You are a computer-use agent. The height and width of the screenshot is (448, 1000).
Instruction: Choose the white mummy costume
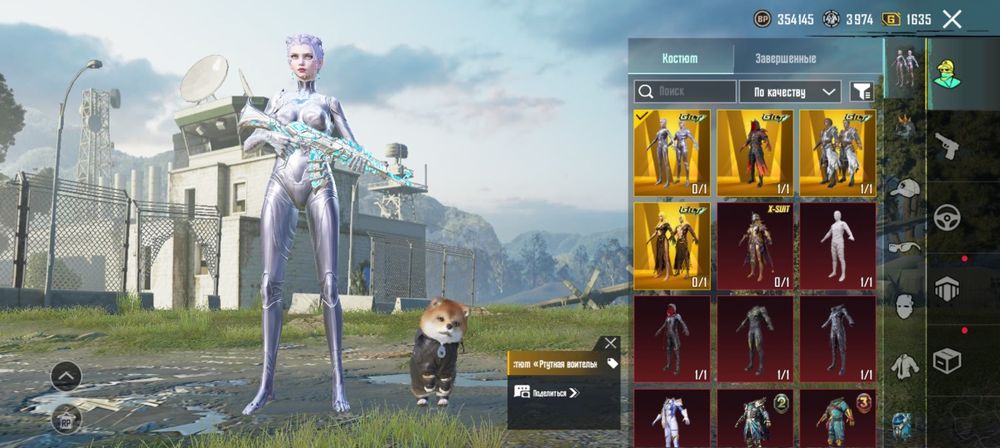(837, 246)
